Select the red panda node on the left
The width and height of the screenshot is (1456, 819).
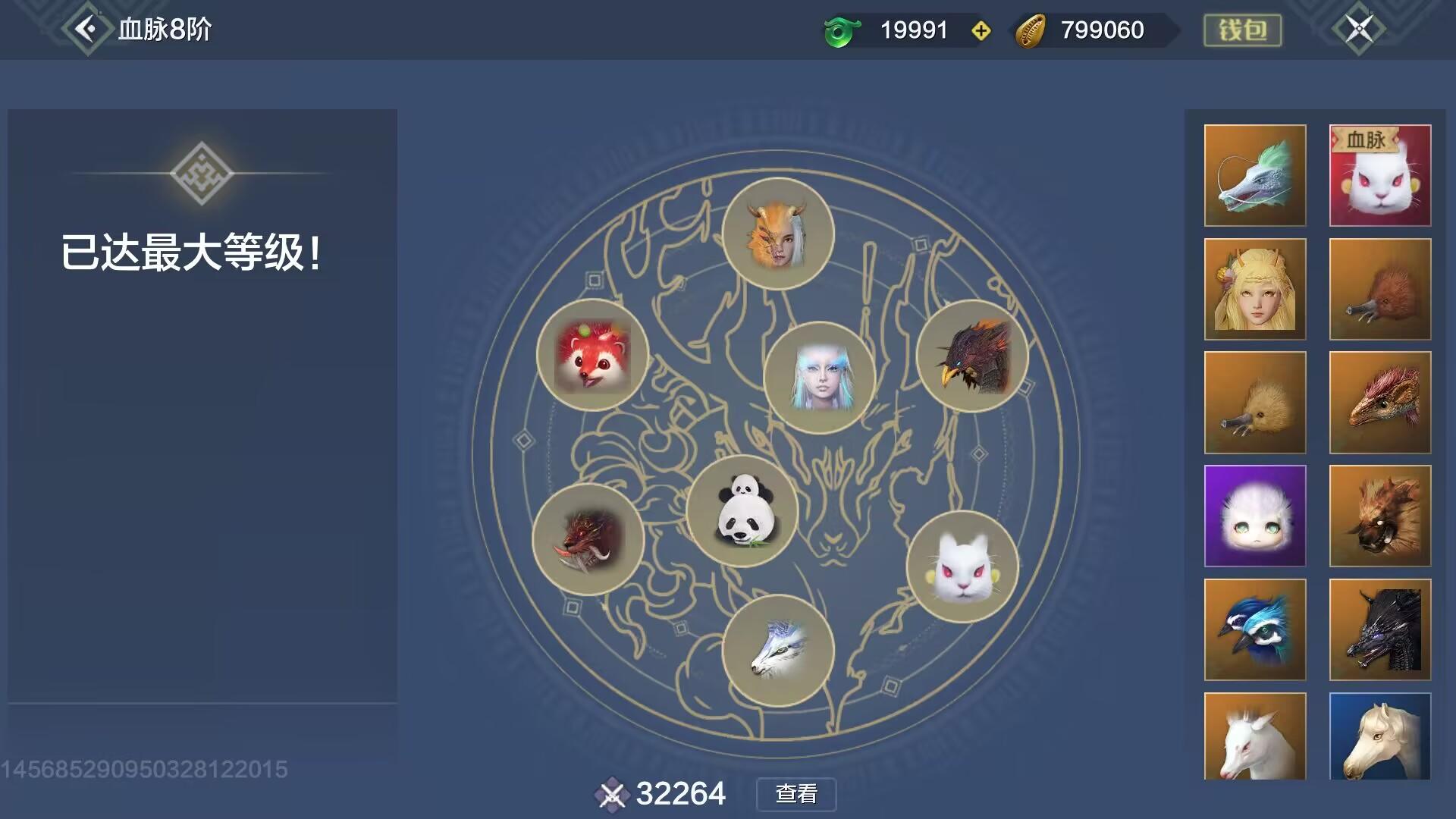595,356
